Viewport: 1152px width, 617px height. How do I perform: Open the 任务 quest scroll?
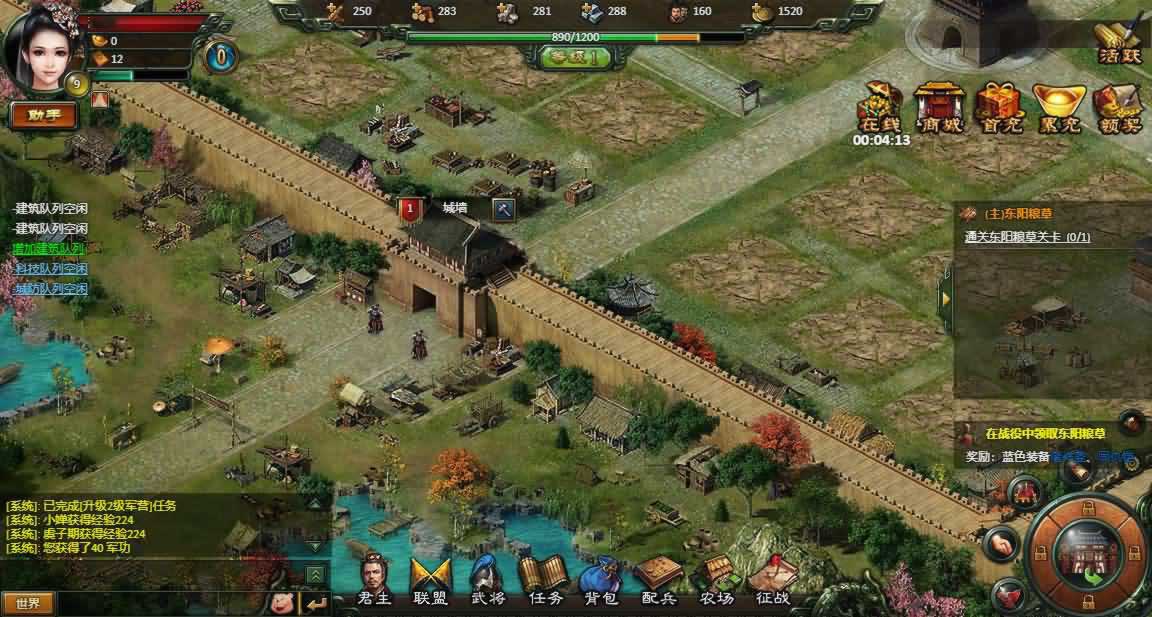point(545,581)
